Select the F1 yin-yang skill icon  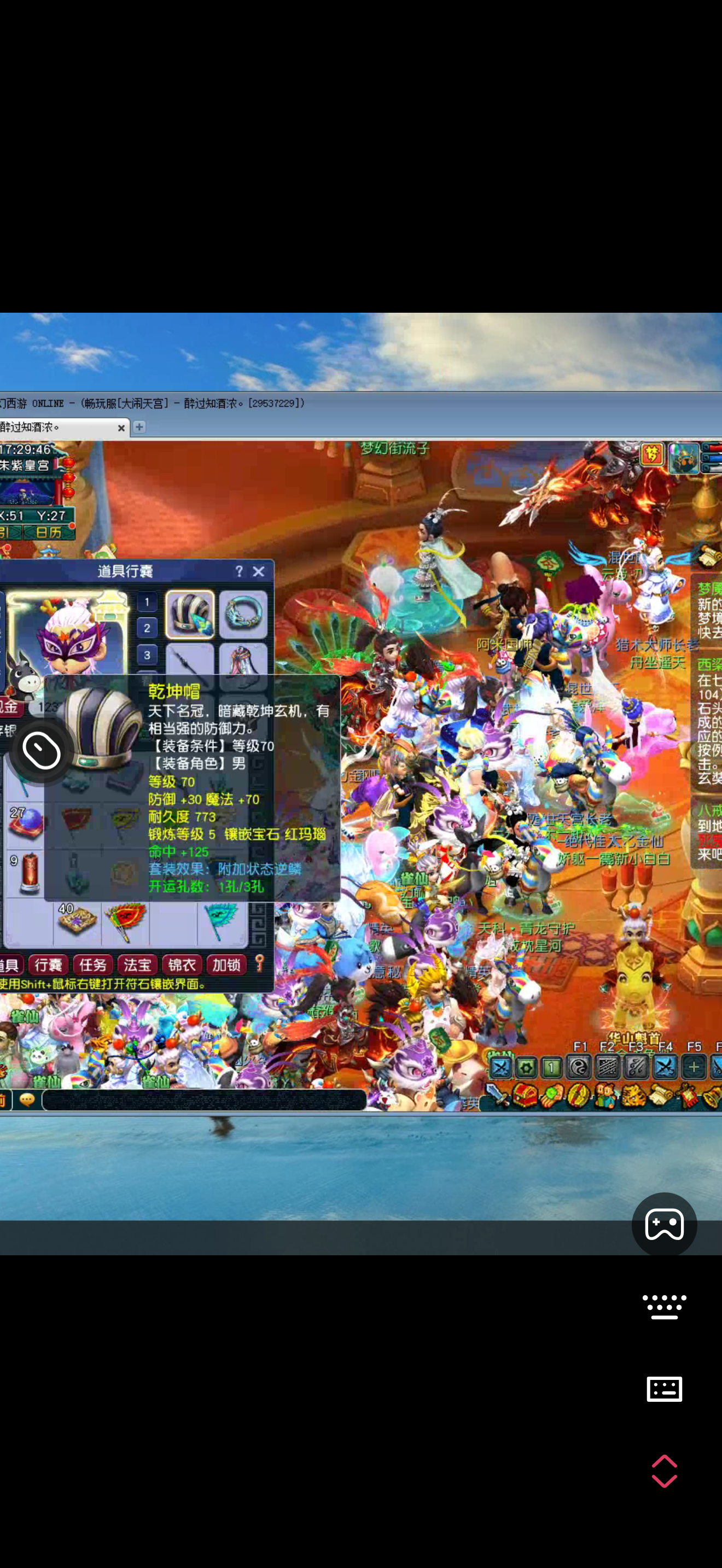[x=578, y=1067]
